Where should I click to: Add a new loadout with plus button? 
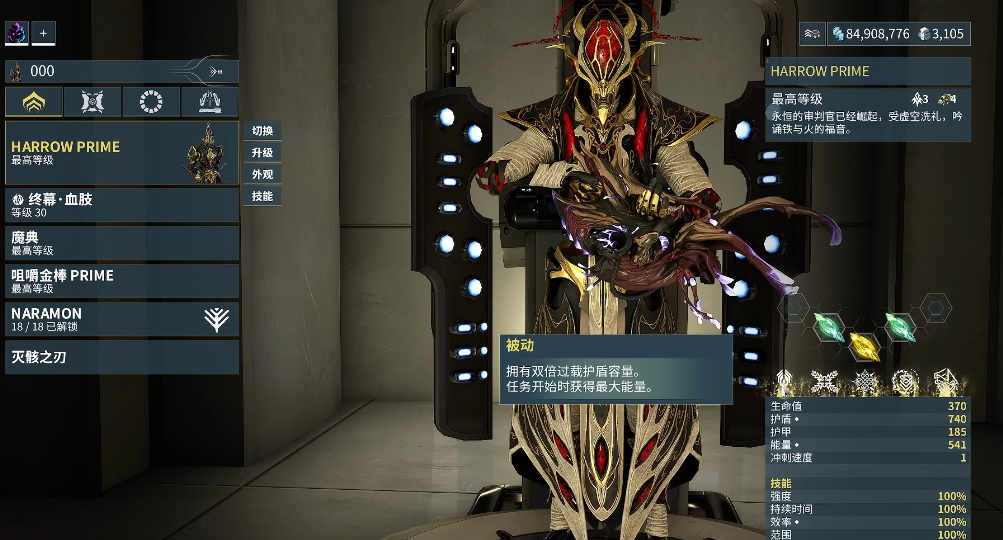tap(44, 33)
